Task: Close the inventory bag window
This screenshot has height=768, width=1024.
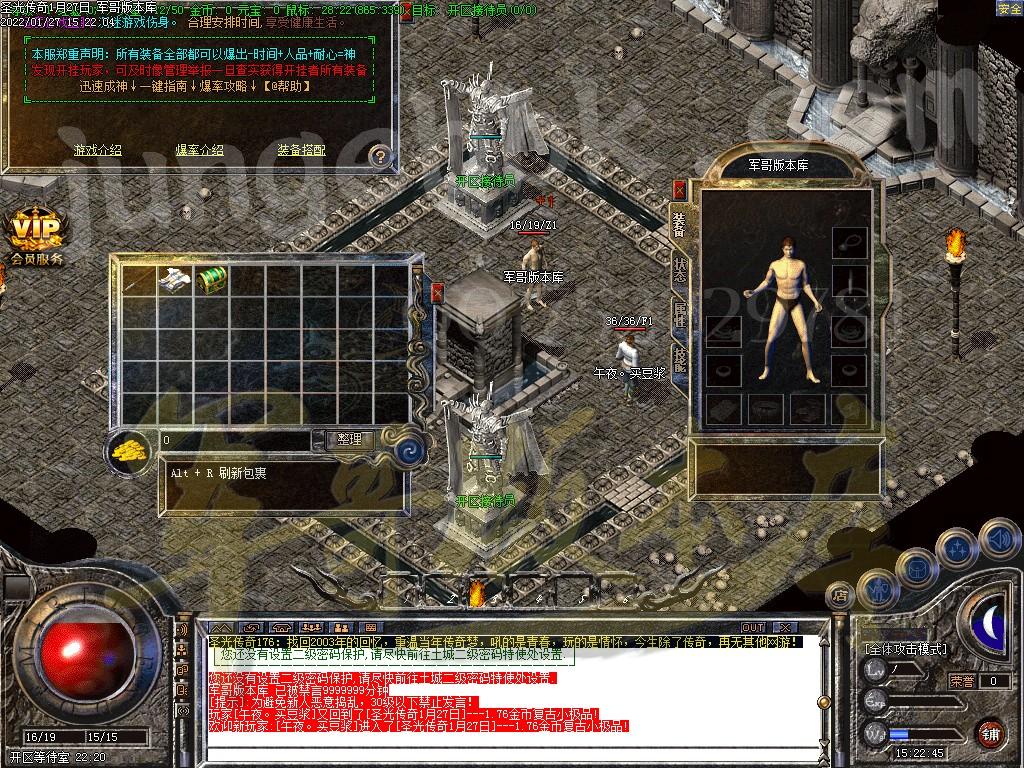Action: pos(437,292)
